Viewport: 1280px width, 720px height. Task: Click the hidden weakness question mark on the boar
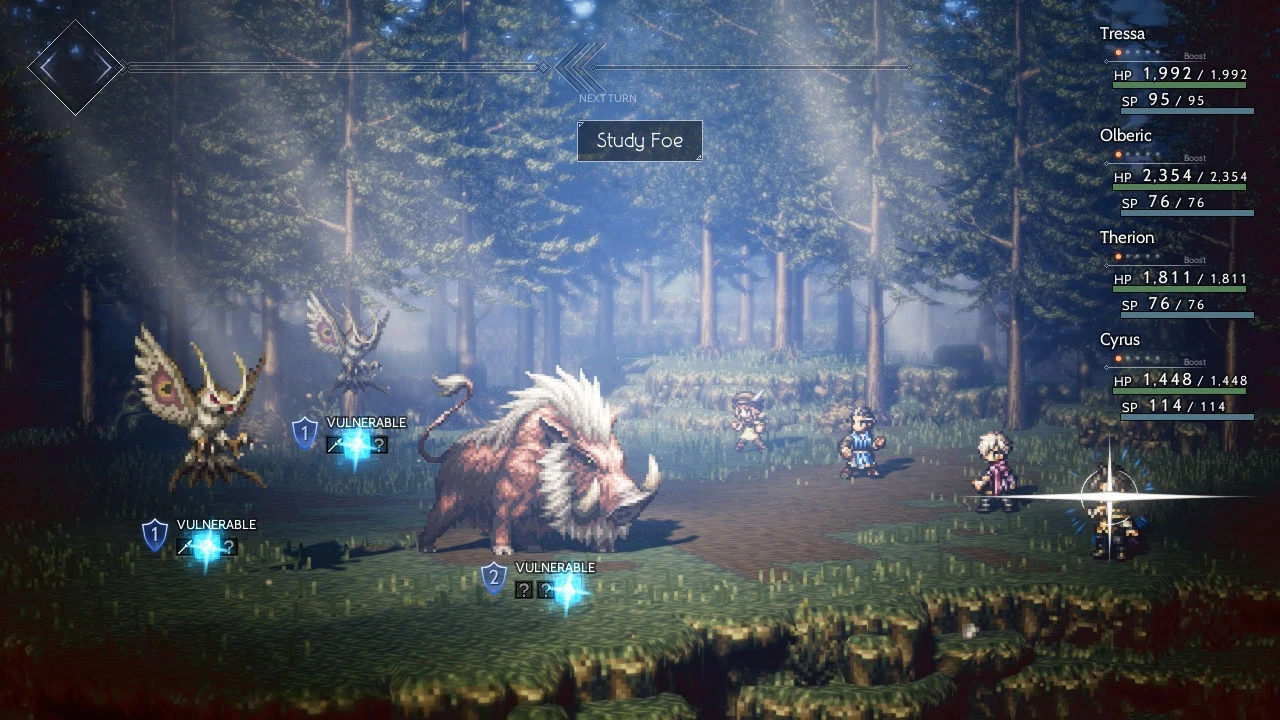[522, 590]
